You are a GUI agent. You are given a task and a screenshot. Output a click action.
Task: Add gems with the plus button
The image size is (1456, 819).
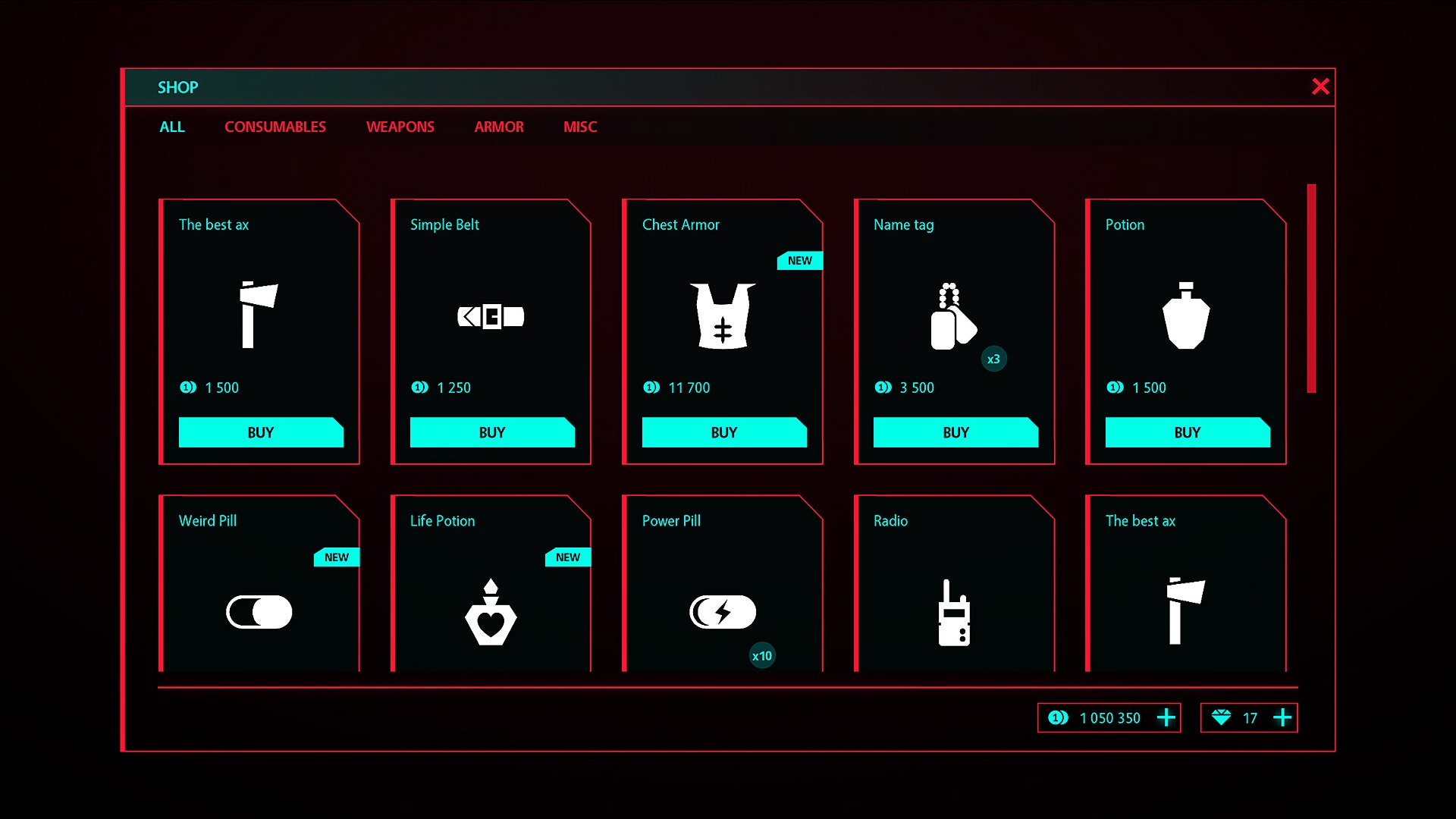pos(1283,717)
